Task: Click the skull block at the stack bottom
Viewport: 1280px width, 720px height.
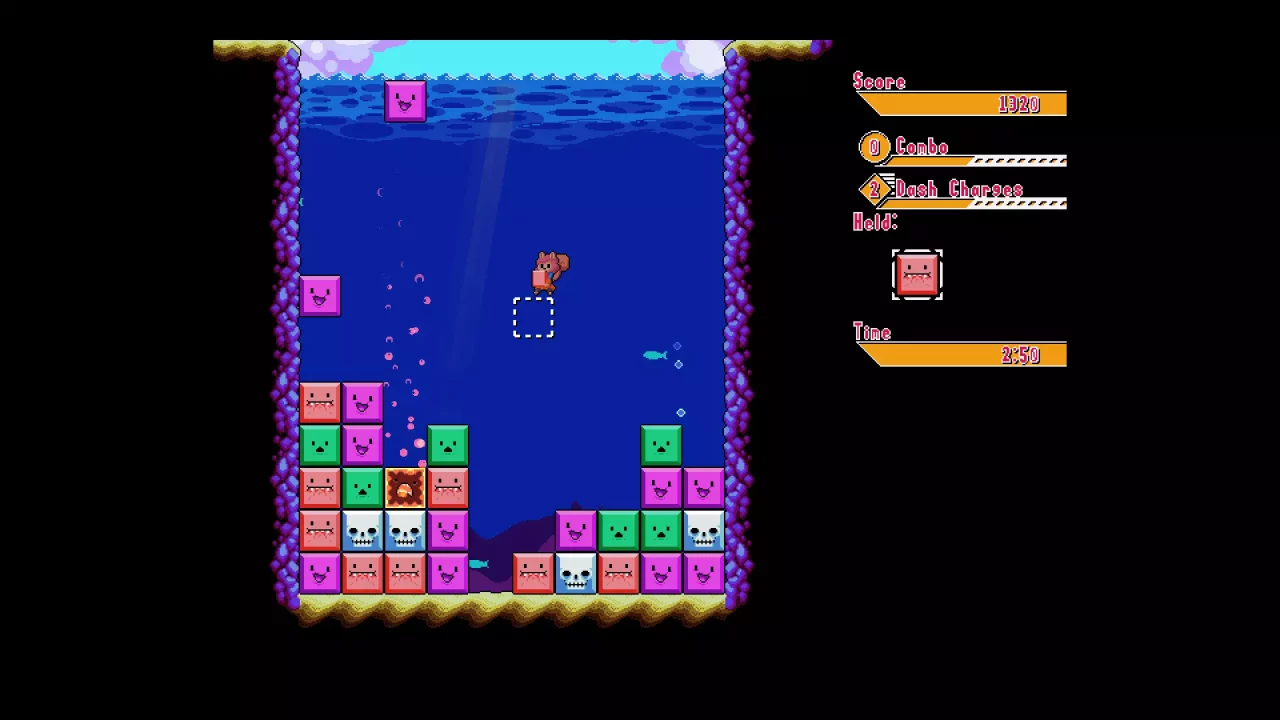Action: 575,573
